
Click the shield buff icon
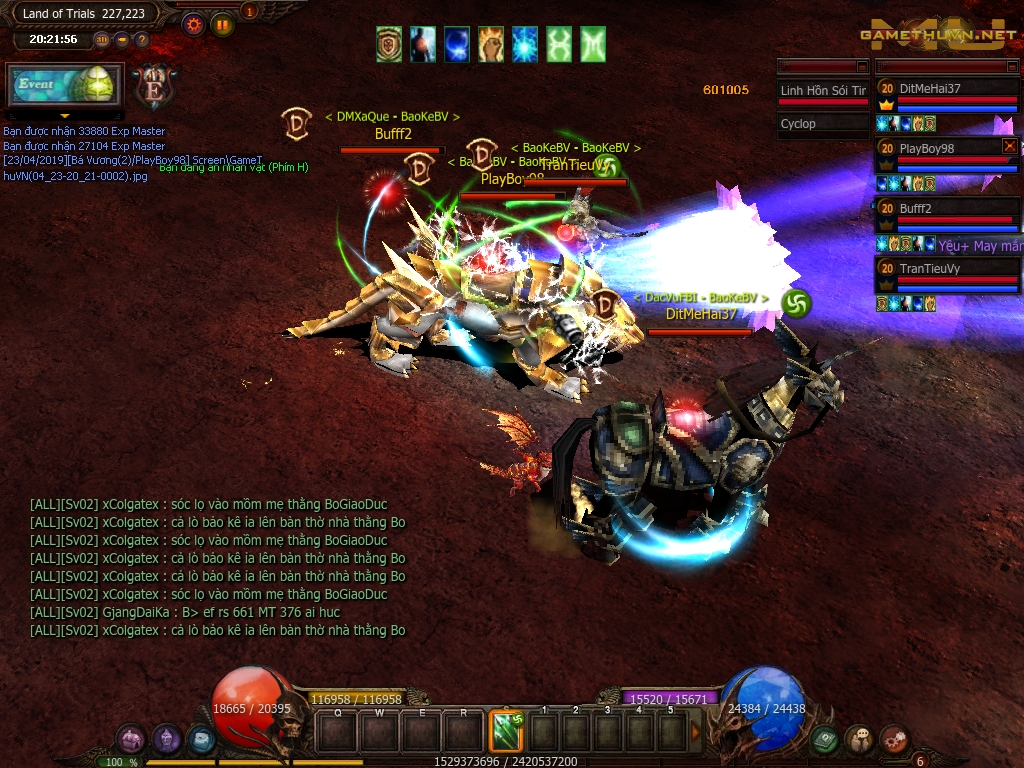389,44
